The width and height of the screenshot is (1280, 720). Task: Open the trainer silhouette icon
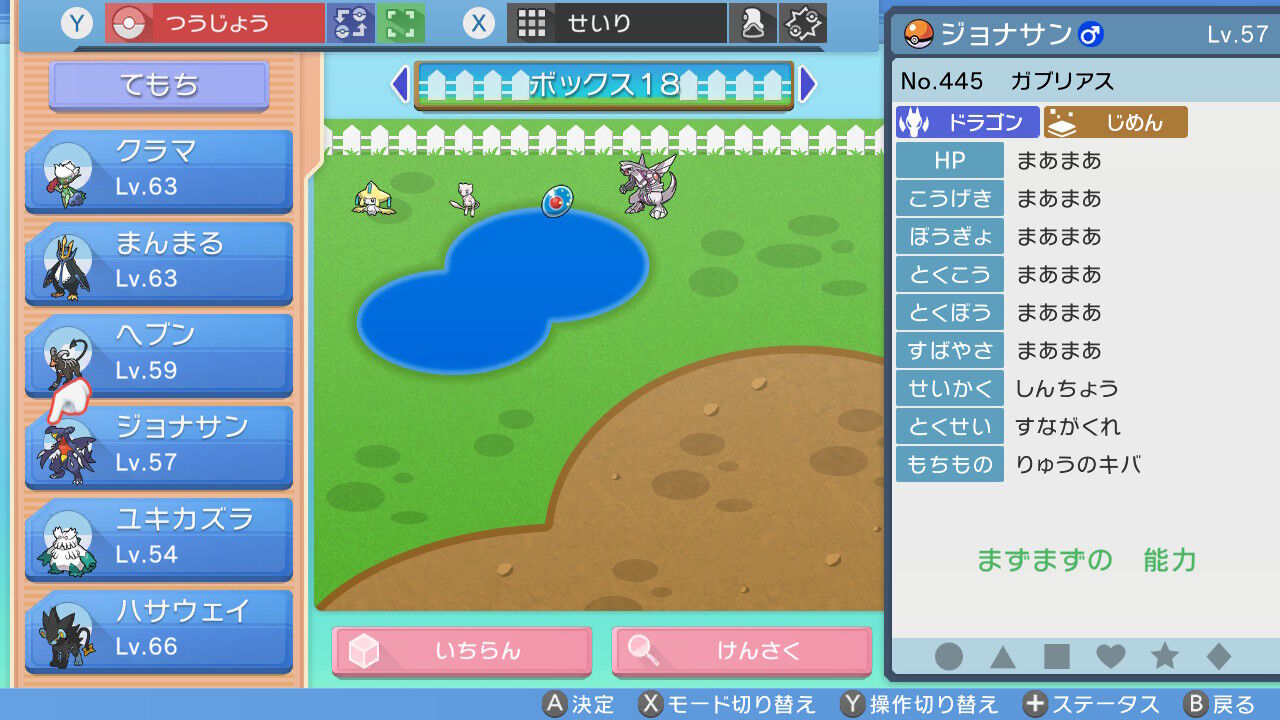tap(753, 22)
